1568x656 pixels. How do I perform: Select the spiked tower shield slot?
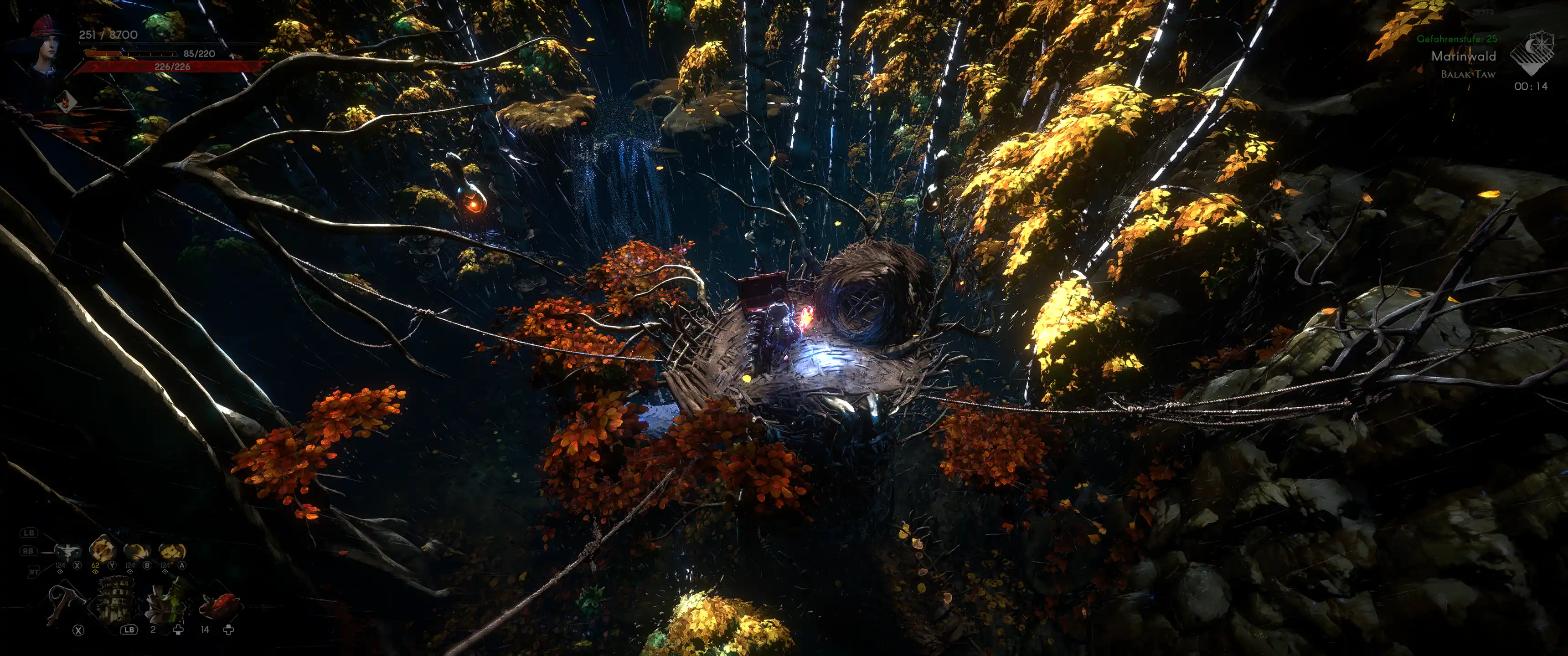click(x=114, y=600)
